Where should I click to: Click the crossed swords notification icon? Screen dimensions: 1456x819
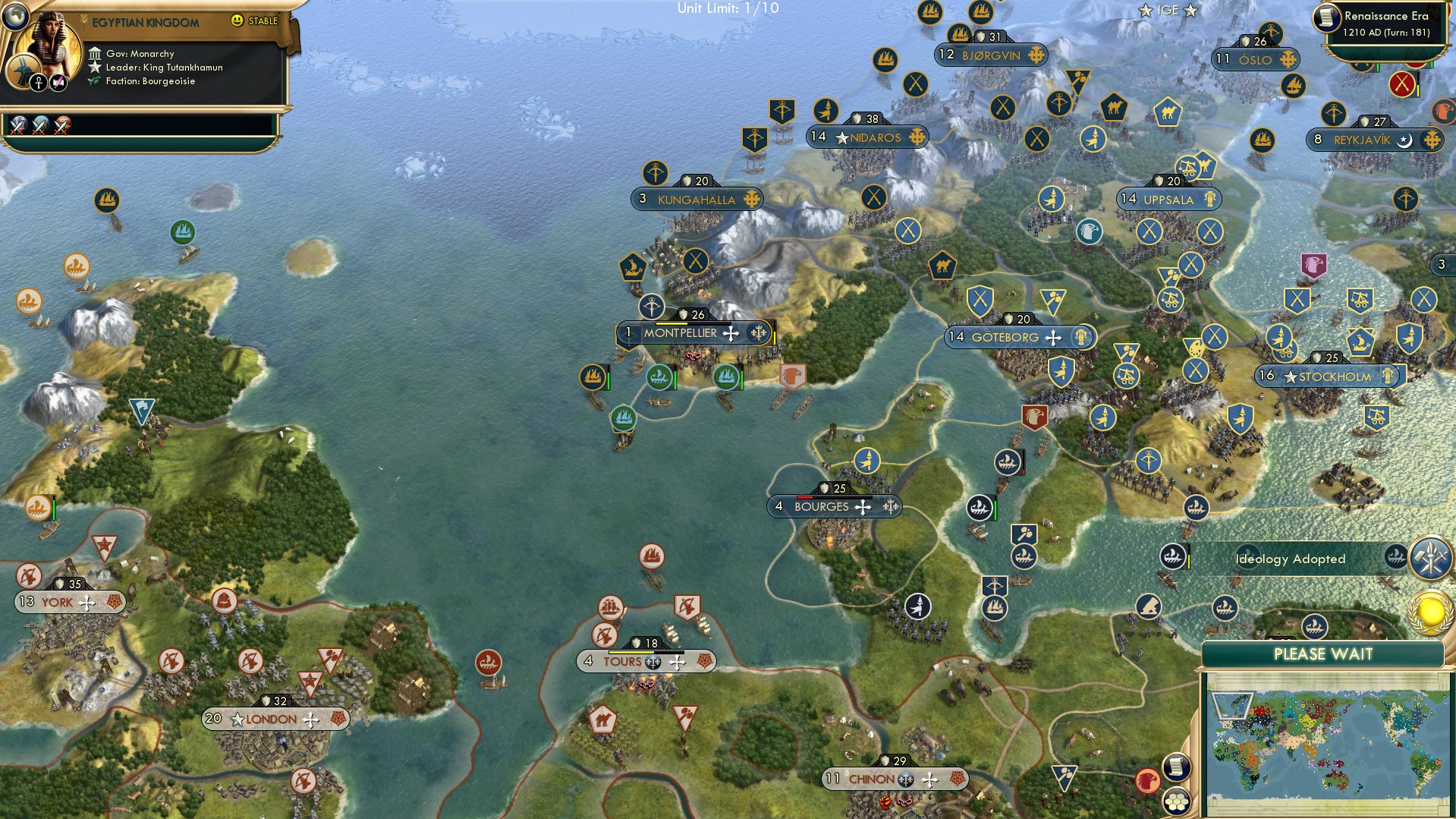(x=1430, y=558)
